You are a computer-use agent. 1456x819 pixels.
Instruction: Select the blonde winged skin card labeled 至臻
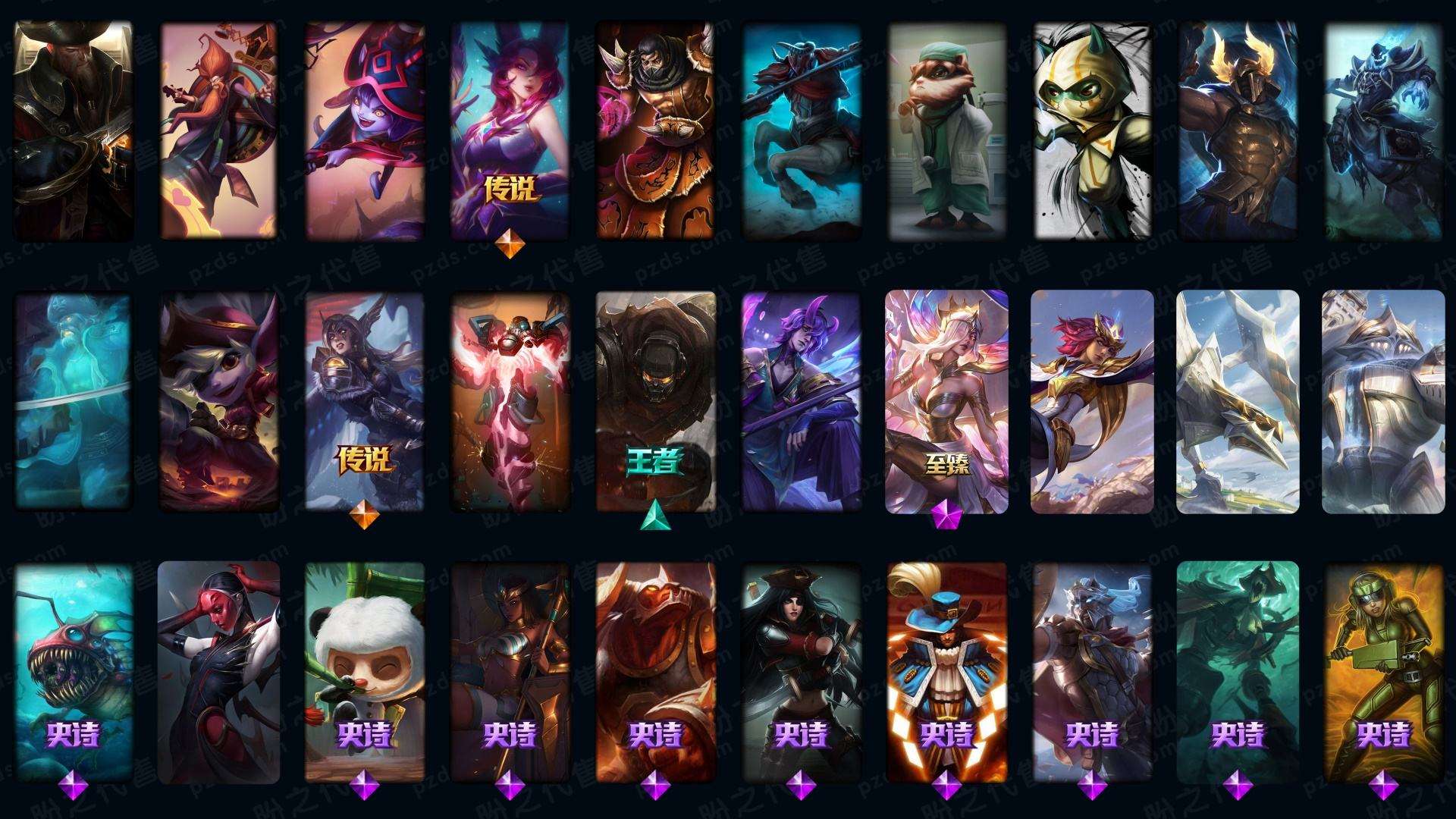[946, 402]
